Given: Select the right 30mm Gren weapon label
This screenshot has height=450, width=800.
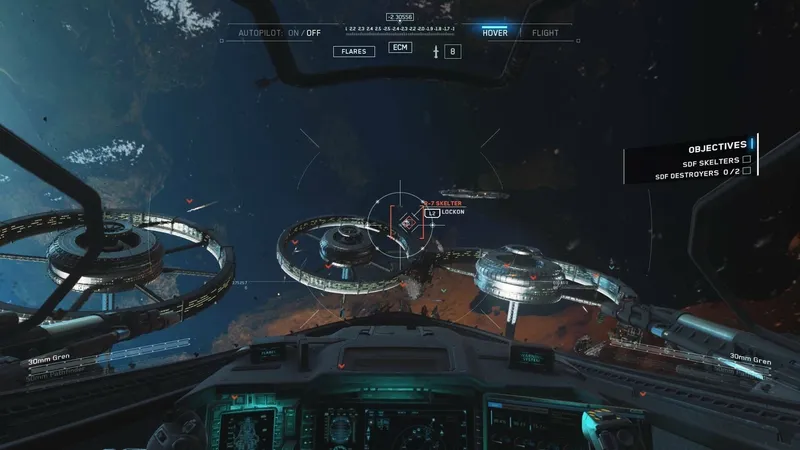Looking at the screenshot, I should click(x=750, y=357).
